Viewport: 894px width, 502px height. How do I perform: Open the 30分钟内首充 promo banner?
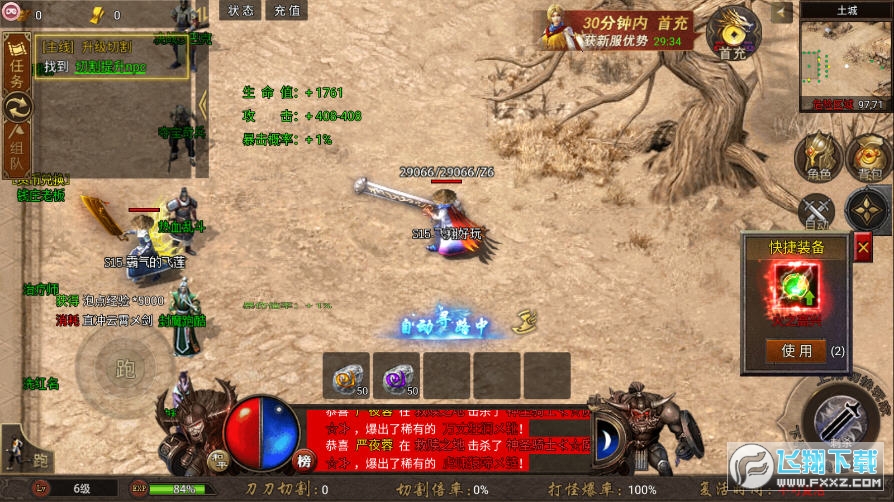coord(618,29)
